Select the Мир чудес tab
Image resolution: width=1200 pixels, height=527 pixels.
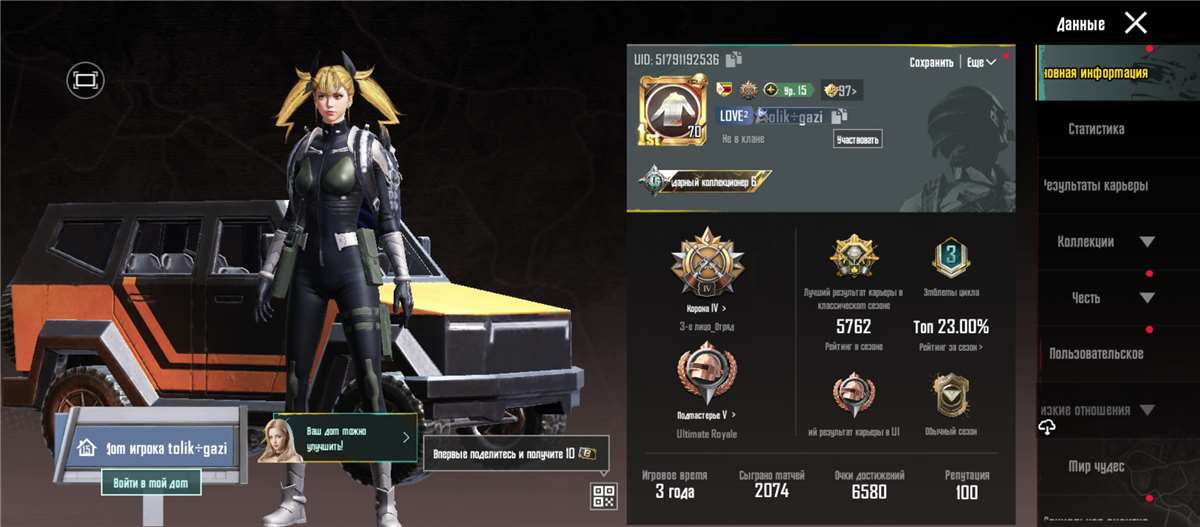point(1096,466)
